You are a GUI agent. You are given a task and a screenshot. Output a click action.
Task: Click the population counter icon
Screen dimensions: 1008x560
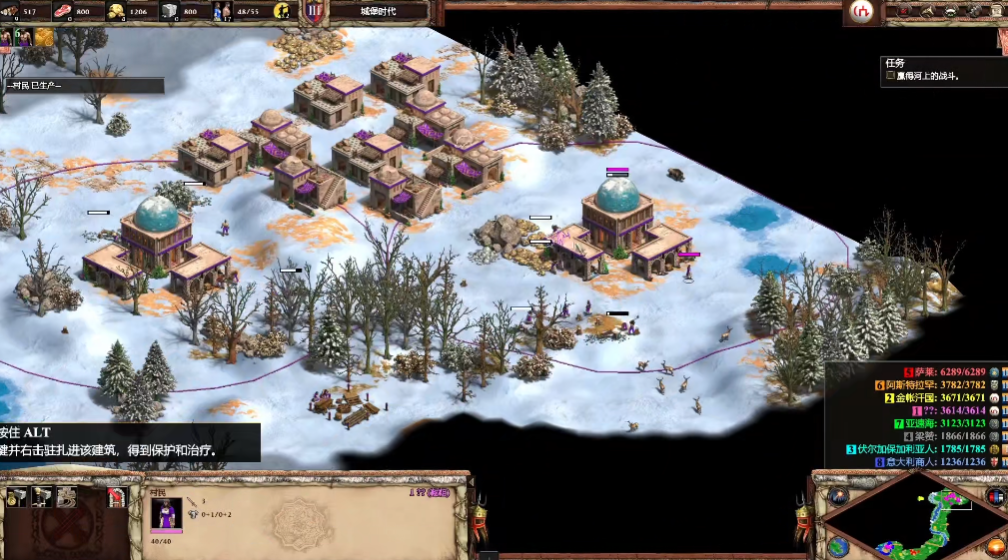click(224, 12)
